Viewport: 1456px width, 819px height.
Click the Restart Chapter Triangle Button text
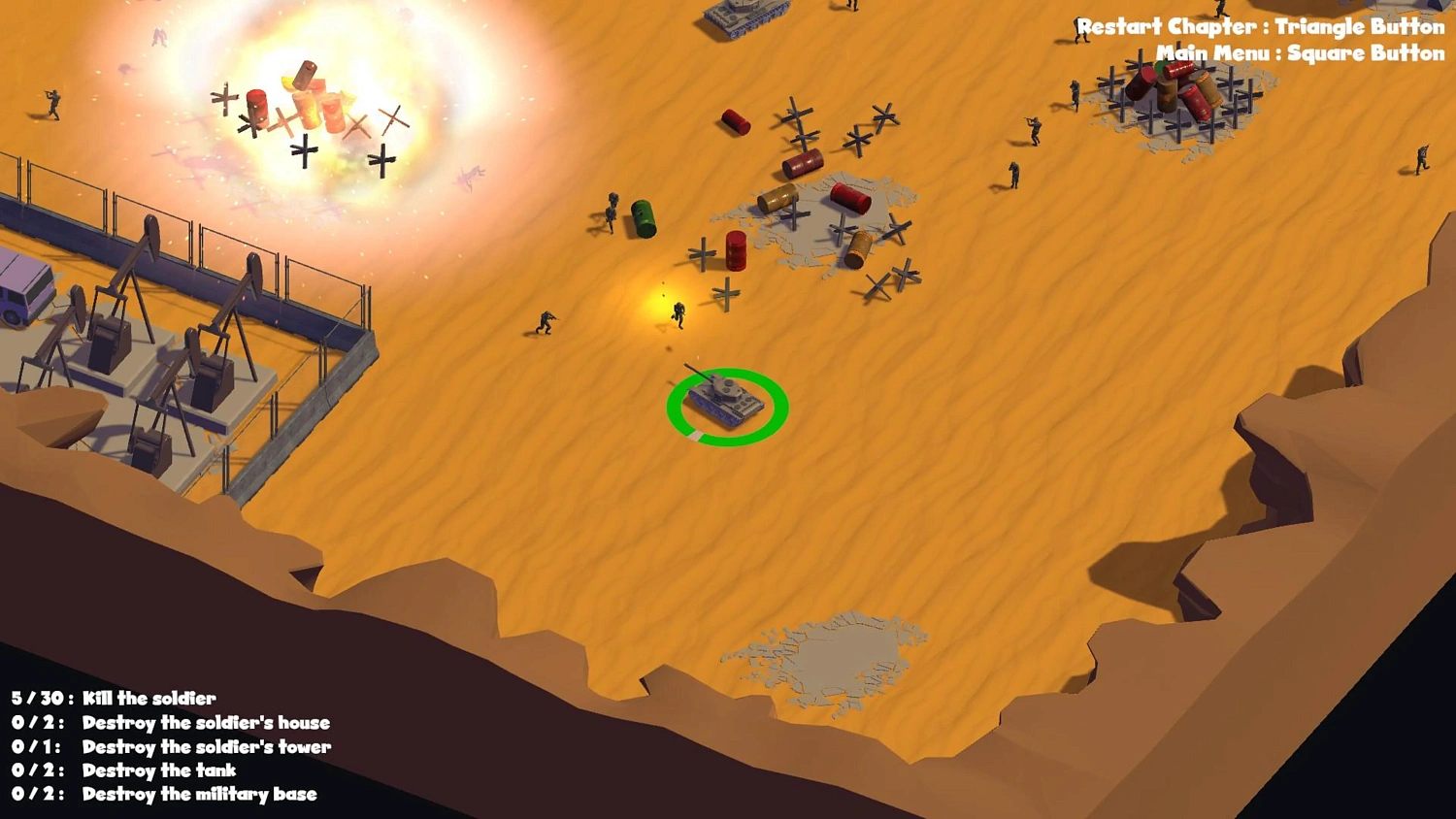click(x=1259, y=27)
